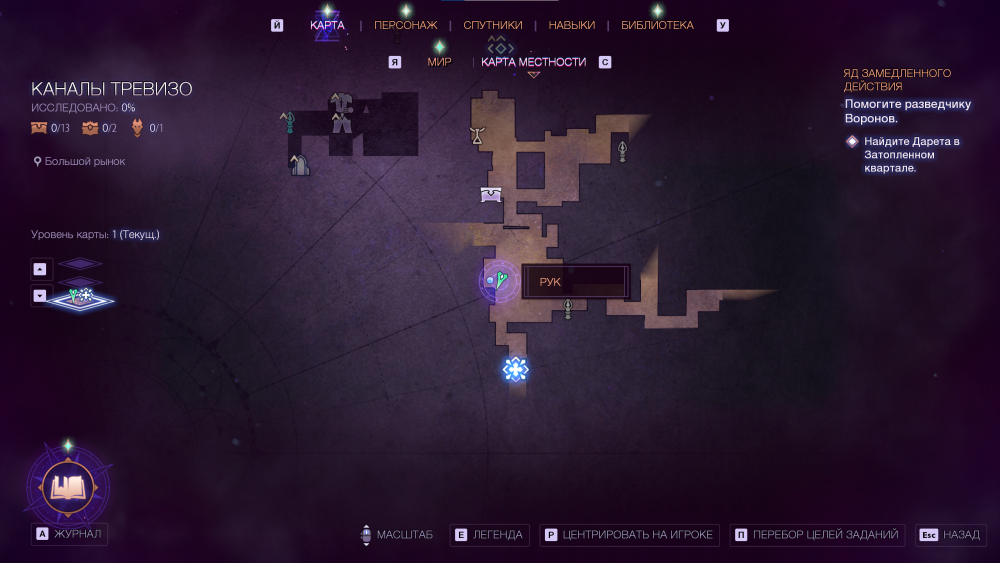Select the Карта tab
Image resolution: width=1000 pixels, height=563 pixels.
point(327,25)
